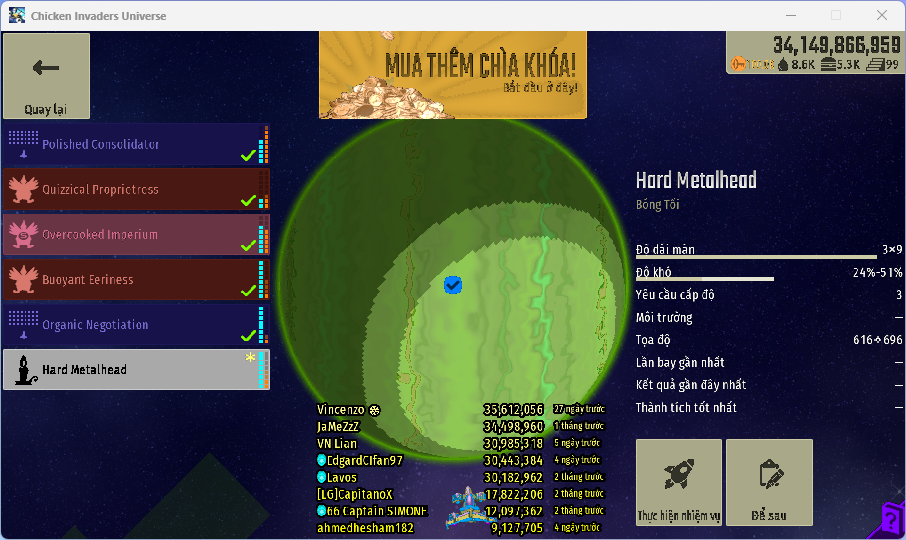Start mission with Thực hiện nhiệm vụ

click(x=679, y=482)
